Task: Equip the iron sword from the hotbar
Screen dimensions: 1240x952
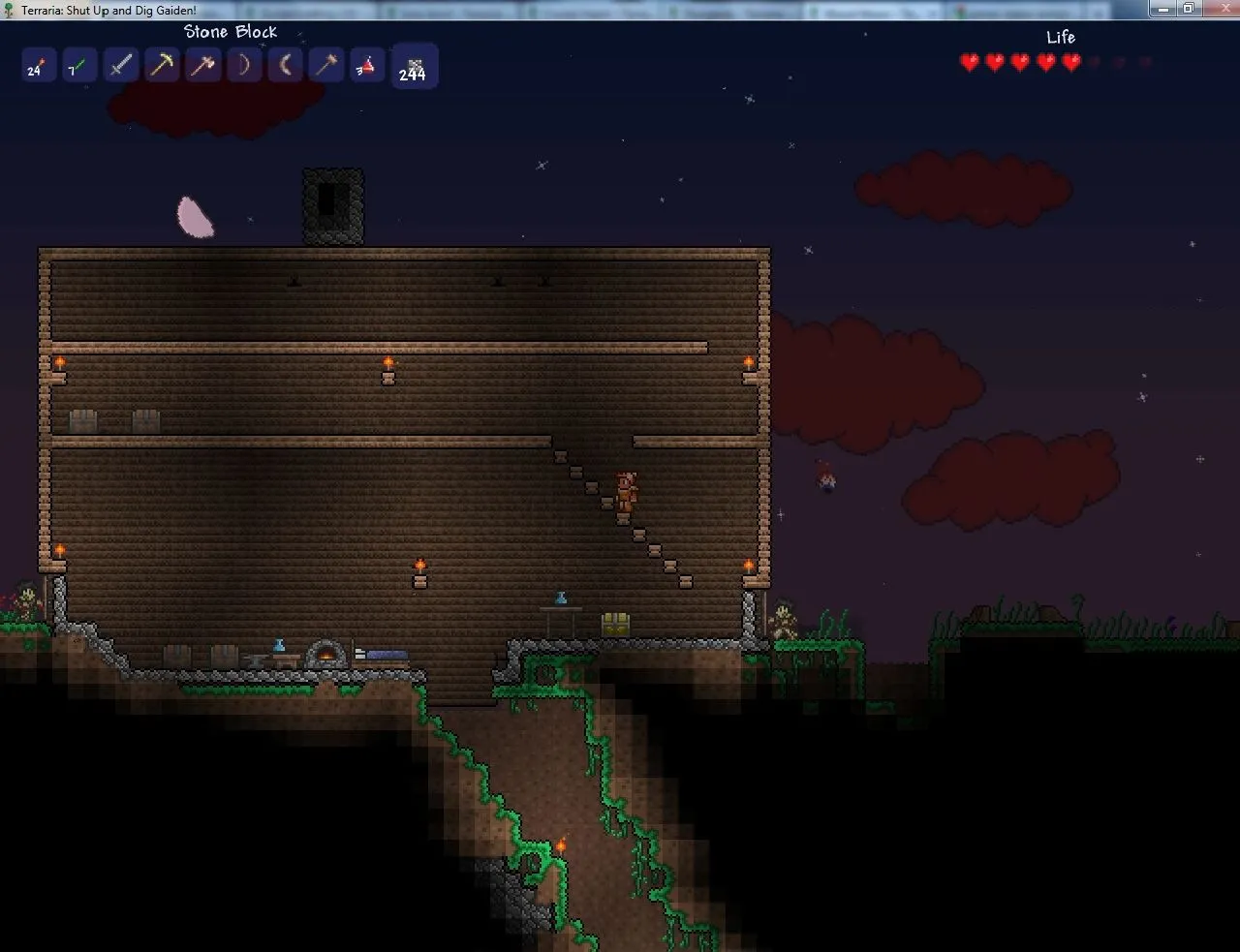Action: tap(120, 67)
